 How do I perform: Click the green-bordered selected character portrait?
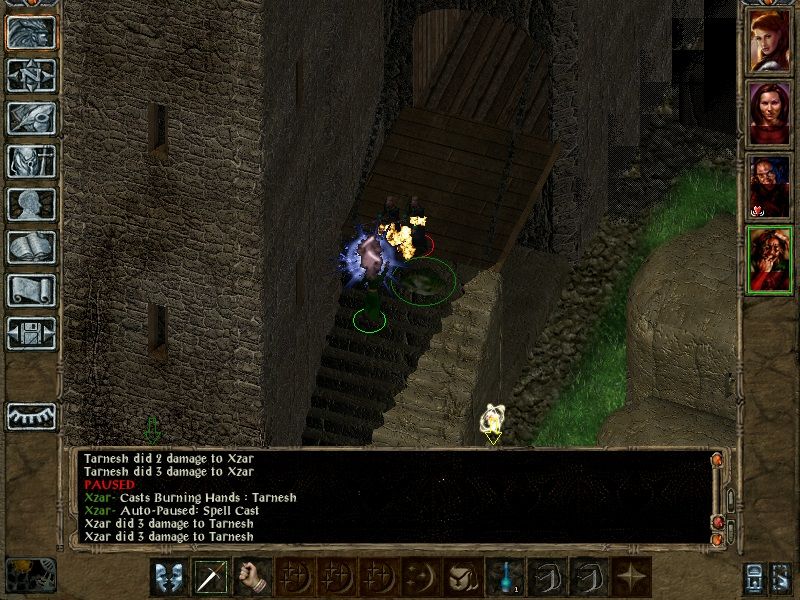tap(770, 259)
